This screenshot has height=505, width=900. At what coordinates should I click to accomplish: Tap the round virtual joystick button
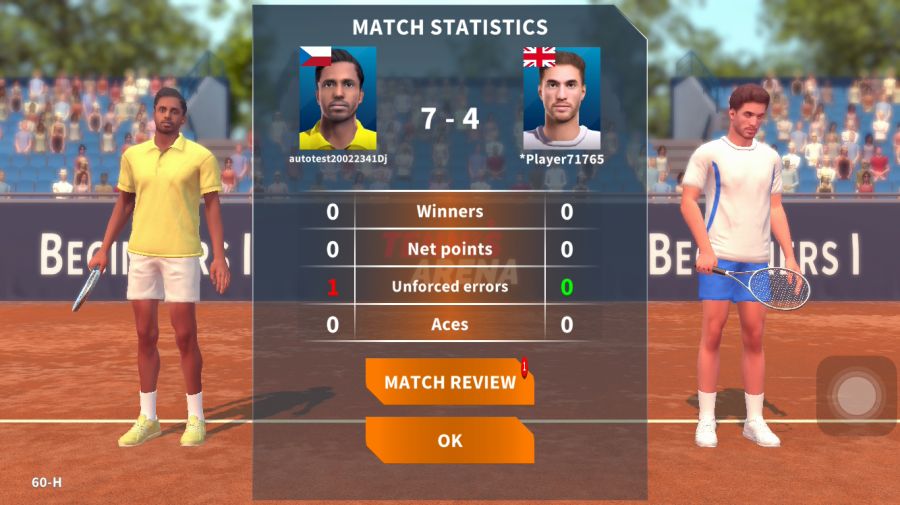(x=856, y=396)
